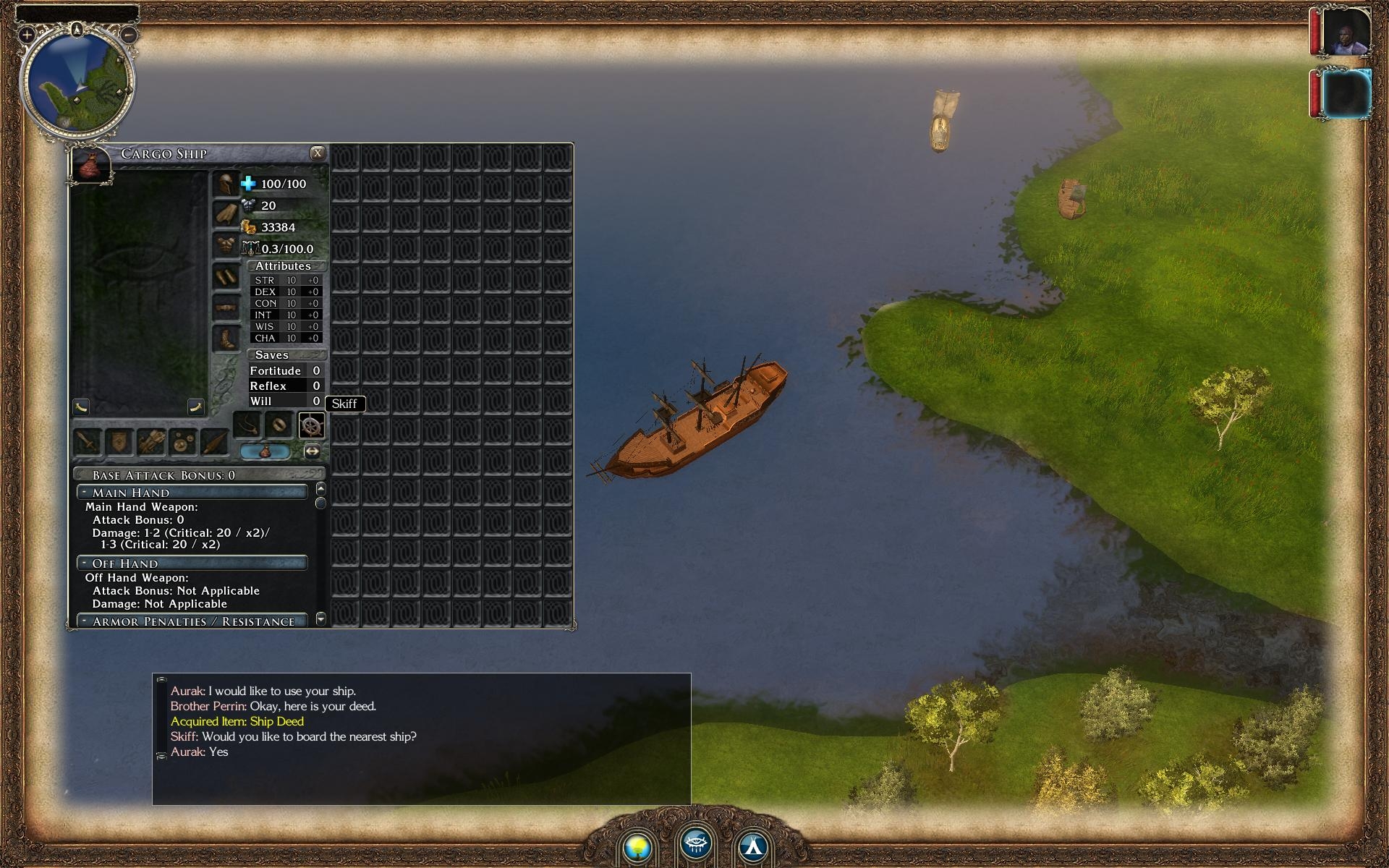Select the helmet equipment slot

pyautogui.click(x=226, y=184)
